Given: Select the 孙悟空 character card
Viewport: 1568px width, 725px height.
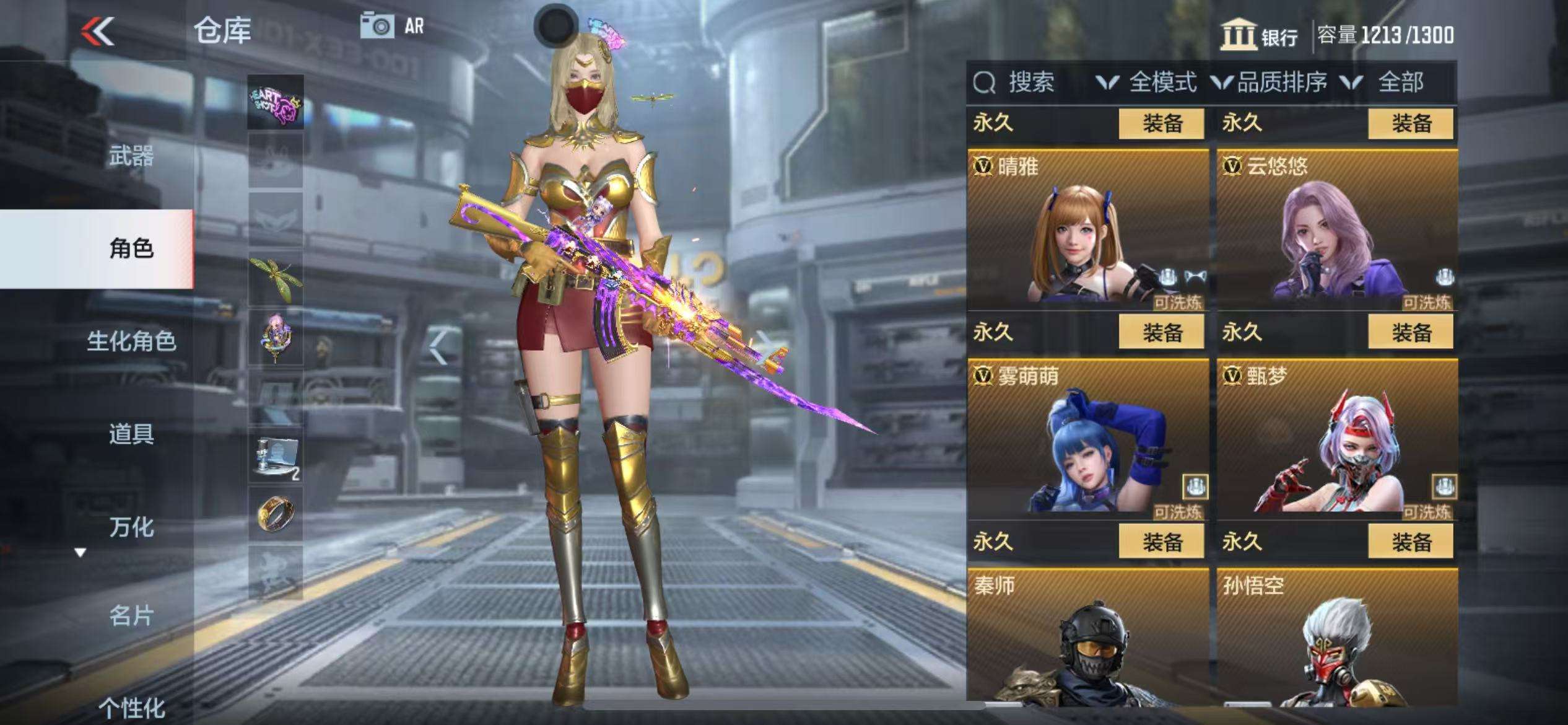Looking at the screenshot, I should pyautogui.click(x=1336, y=638).
